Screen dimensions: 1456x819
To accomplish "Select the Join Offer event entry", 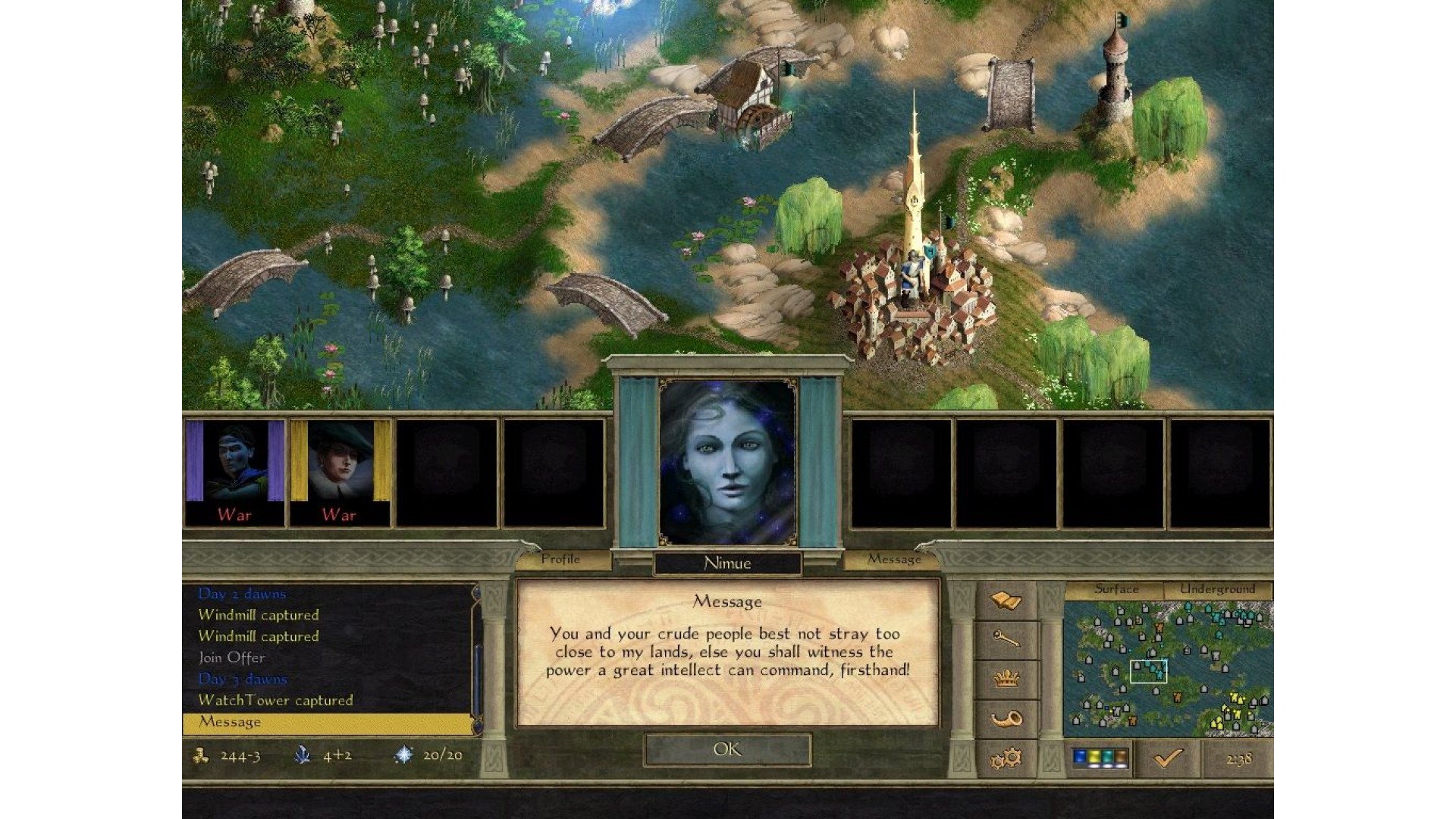I will [231, 657].
